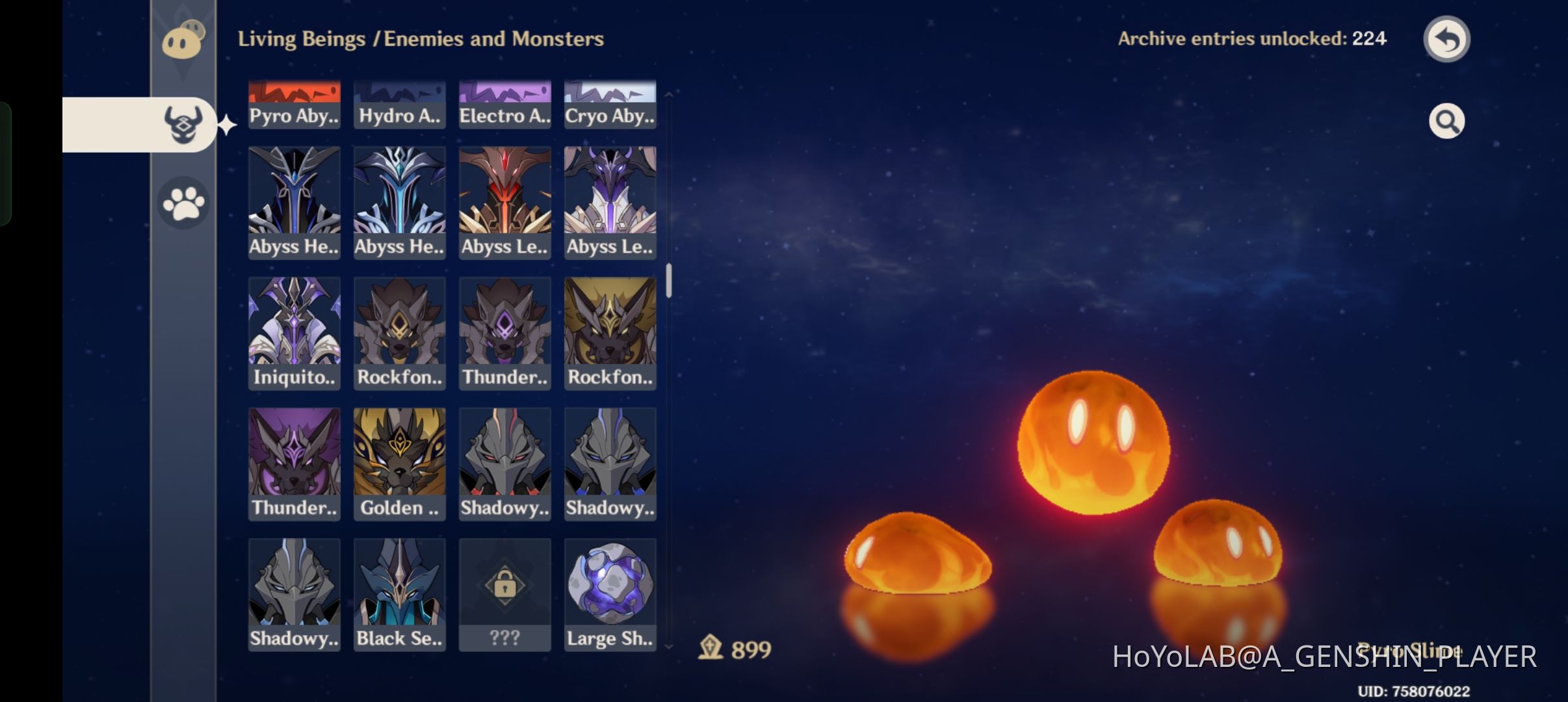Image resolution: width=1568 pixels, height=702 pixels.
Task: Open the locked ??? archive entry
Action: pyautogui.click(x=504, y=593)
